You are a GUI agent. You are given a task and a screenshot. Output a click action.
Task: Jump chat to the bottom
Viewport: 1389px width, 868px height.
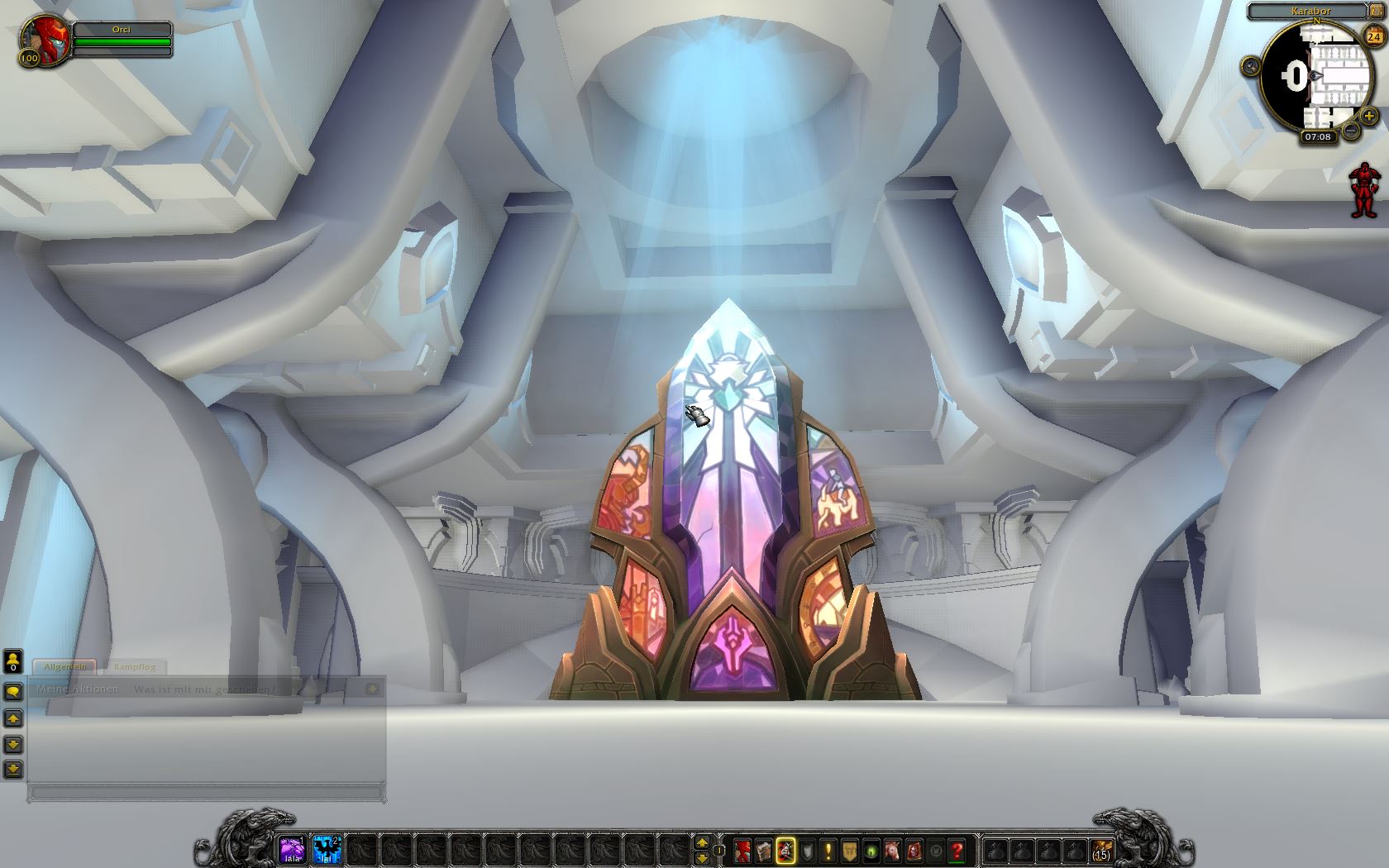pos(13,770)
